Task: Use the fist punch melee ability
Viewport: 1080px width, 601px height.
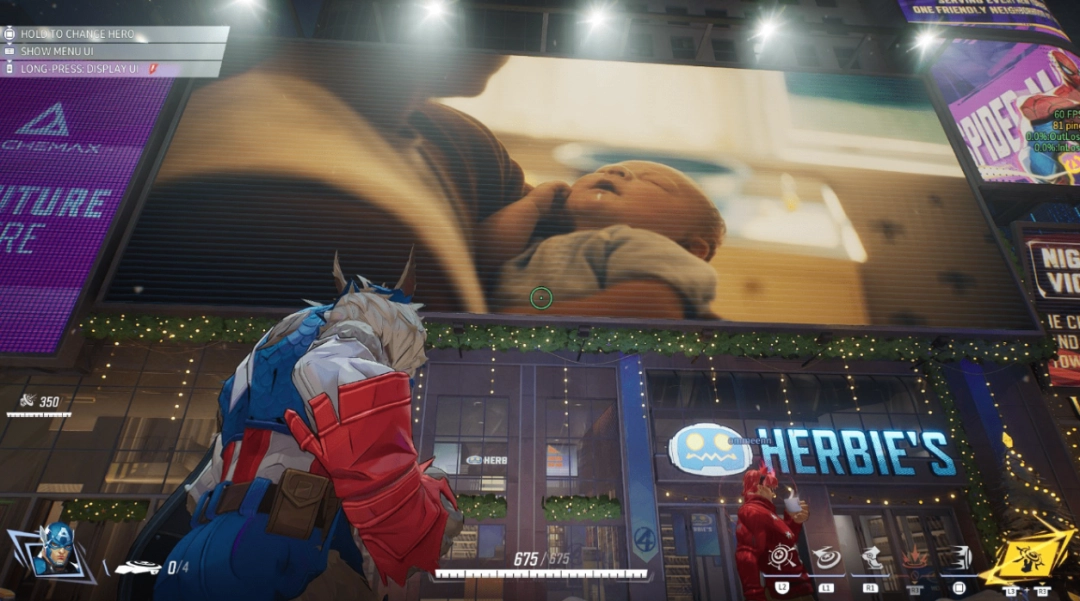Action: point(958,558)
